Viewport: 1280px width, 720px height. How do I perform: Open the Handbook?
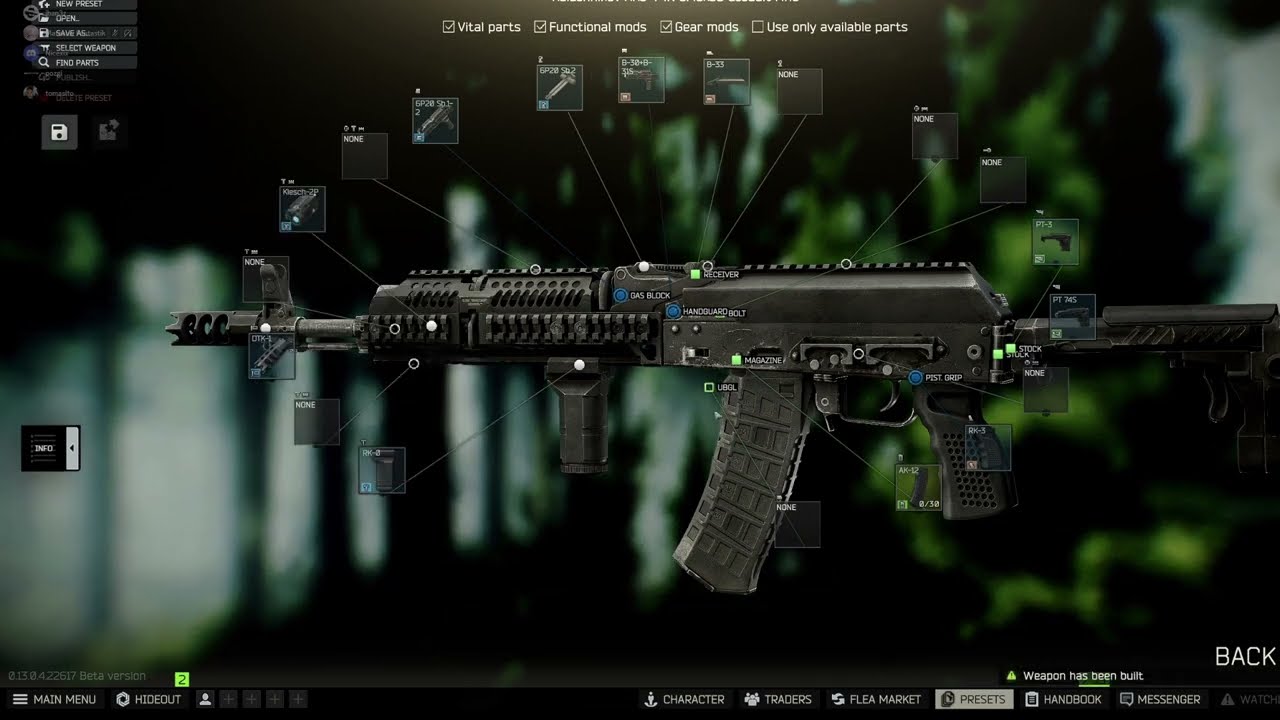tap(1063, 699)
